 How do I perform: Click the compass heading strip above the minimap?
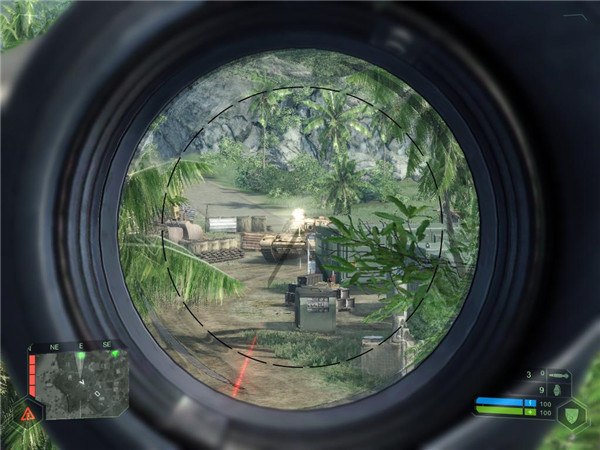pos(80,348)
